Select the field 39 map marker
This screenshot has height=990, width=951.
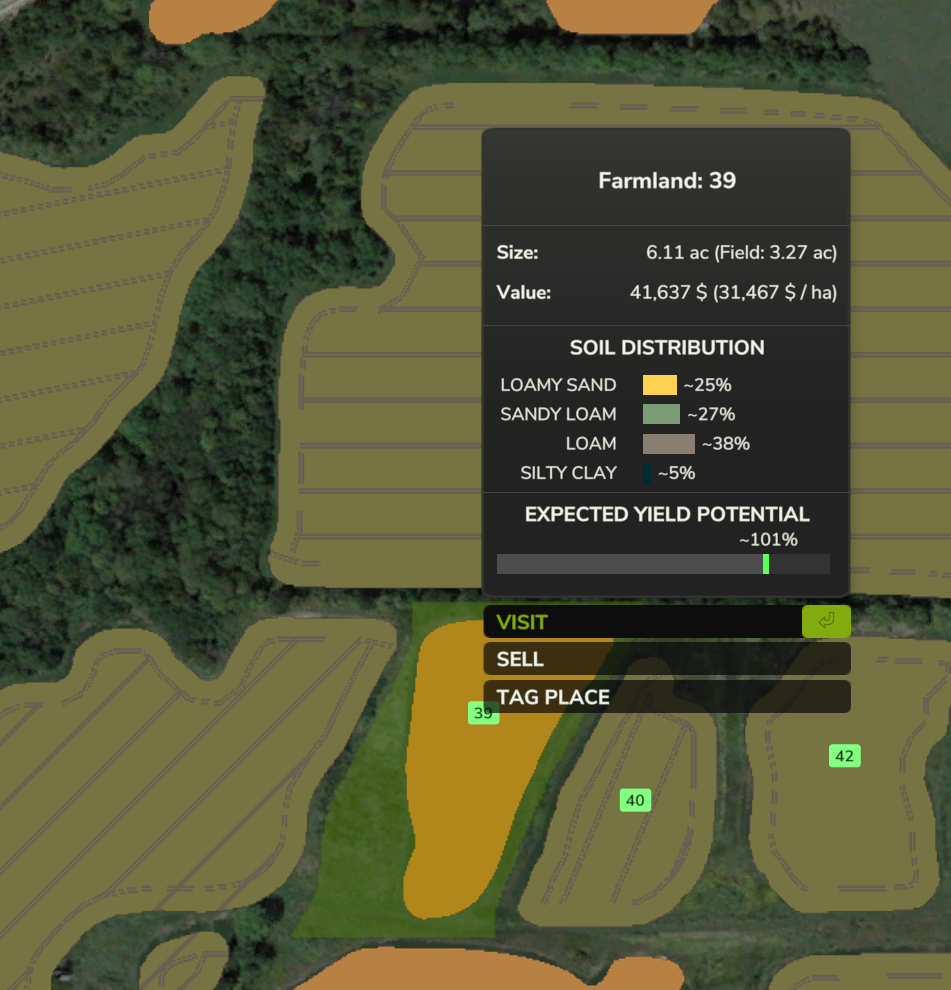click(483, 713)
